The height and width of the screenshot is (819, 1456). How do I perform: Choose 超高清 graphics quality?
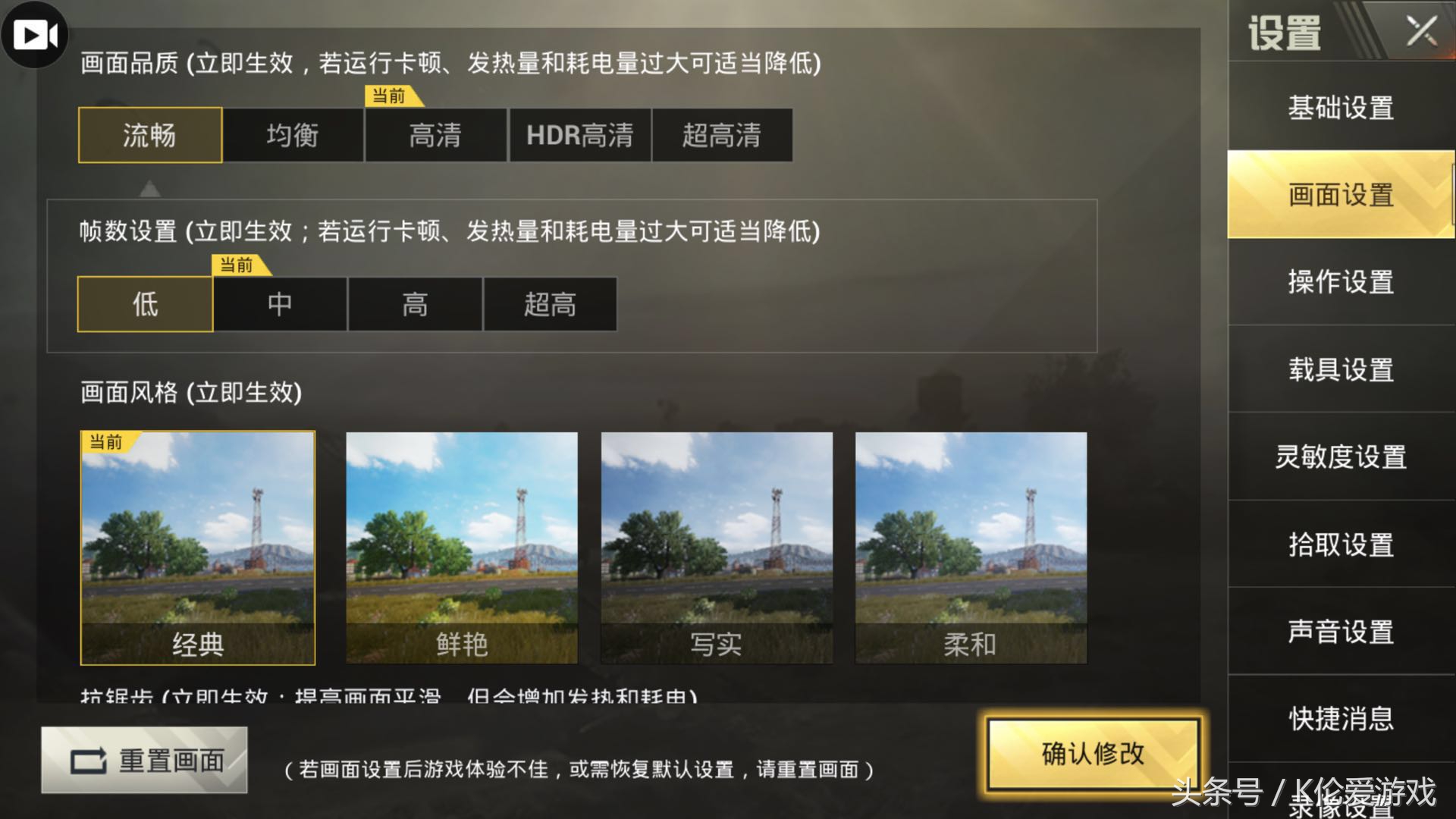[x=722, y=135]
